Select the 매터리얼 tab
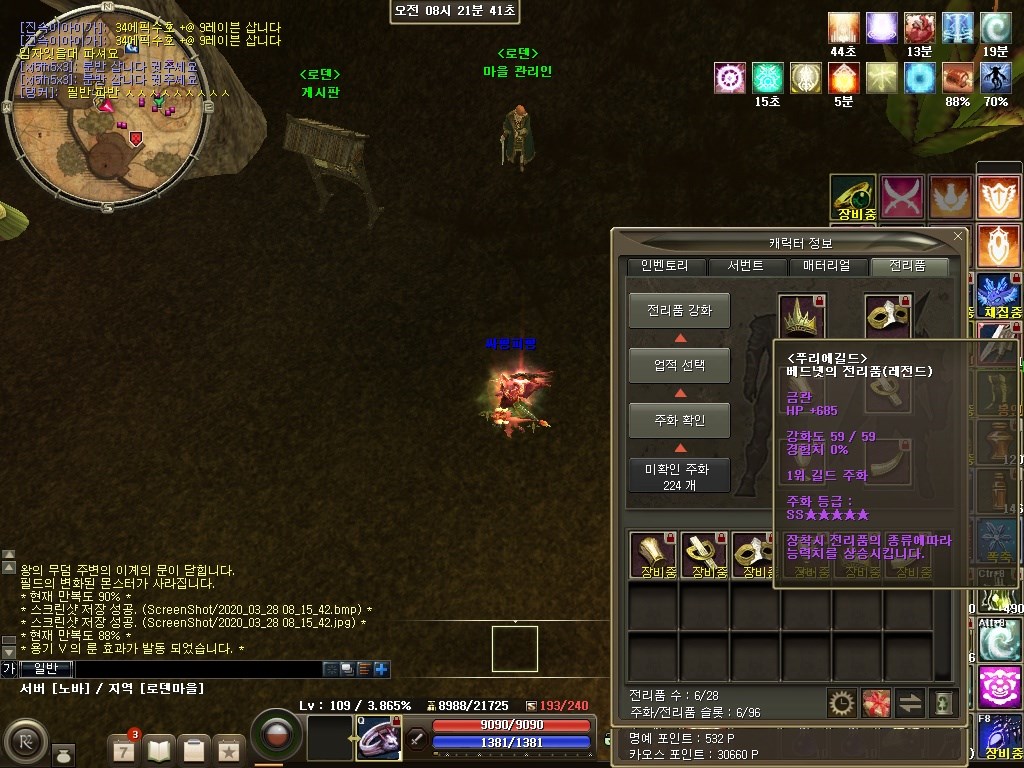 827,266
